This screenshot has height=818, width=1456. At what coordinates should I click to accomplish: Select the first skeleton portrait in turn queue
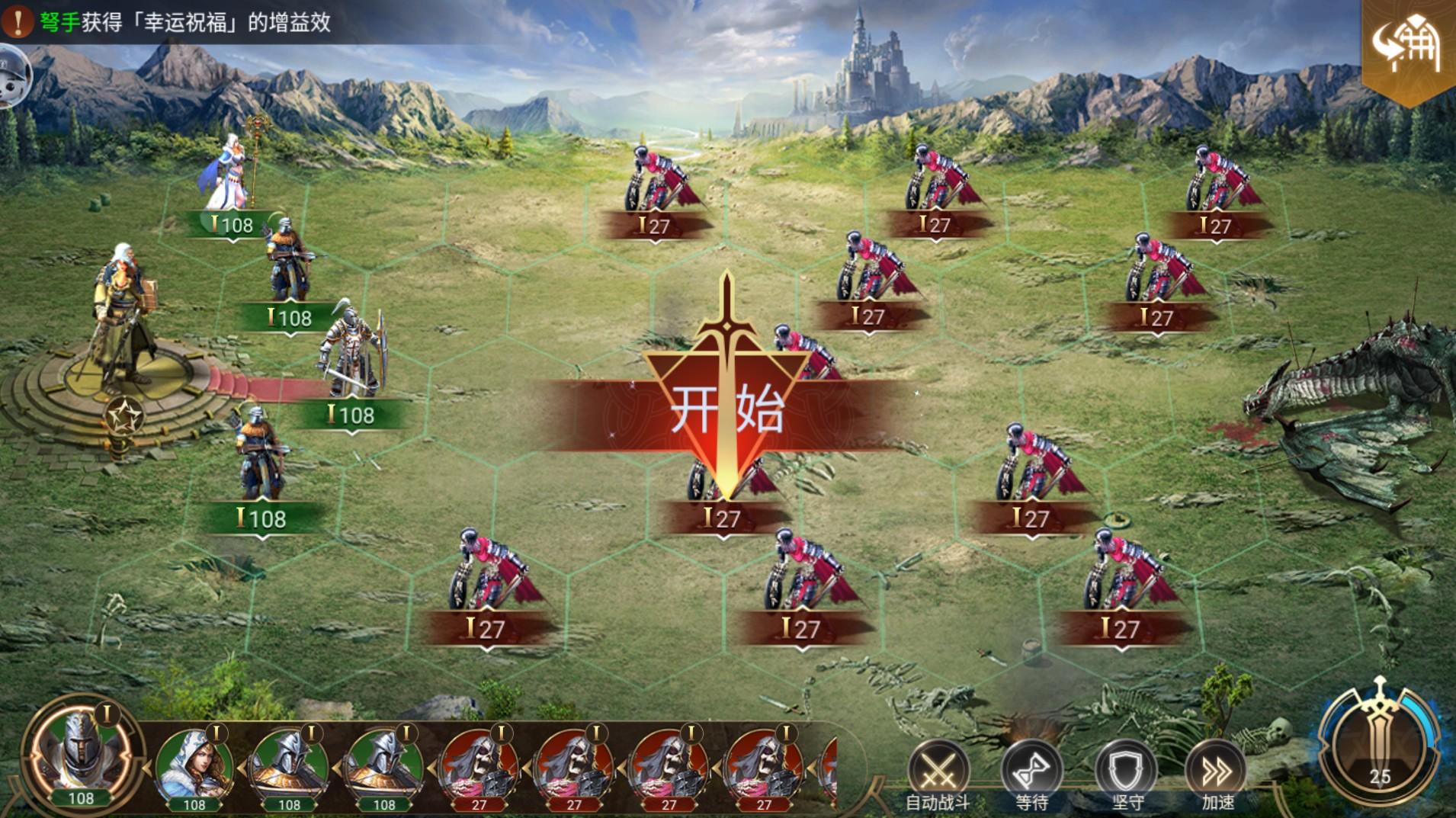coord(479,766)
